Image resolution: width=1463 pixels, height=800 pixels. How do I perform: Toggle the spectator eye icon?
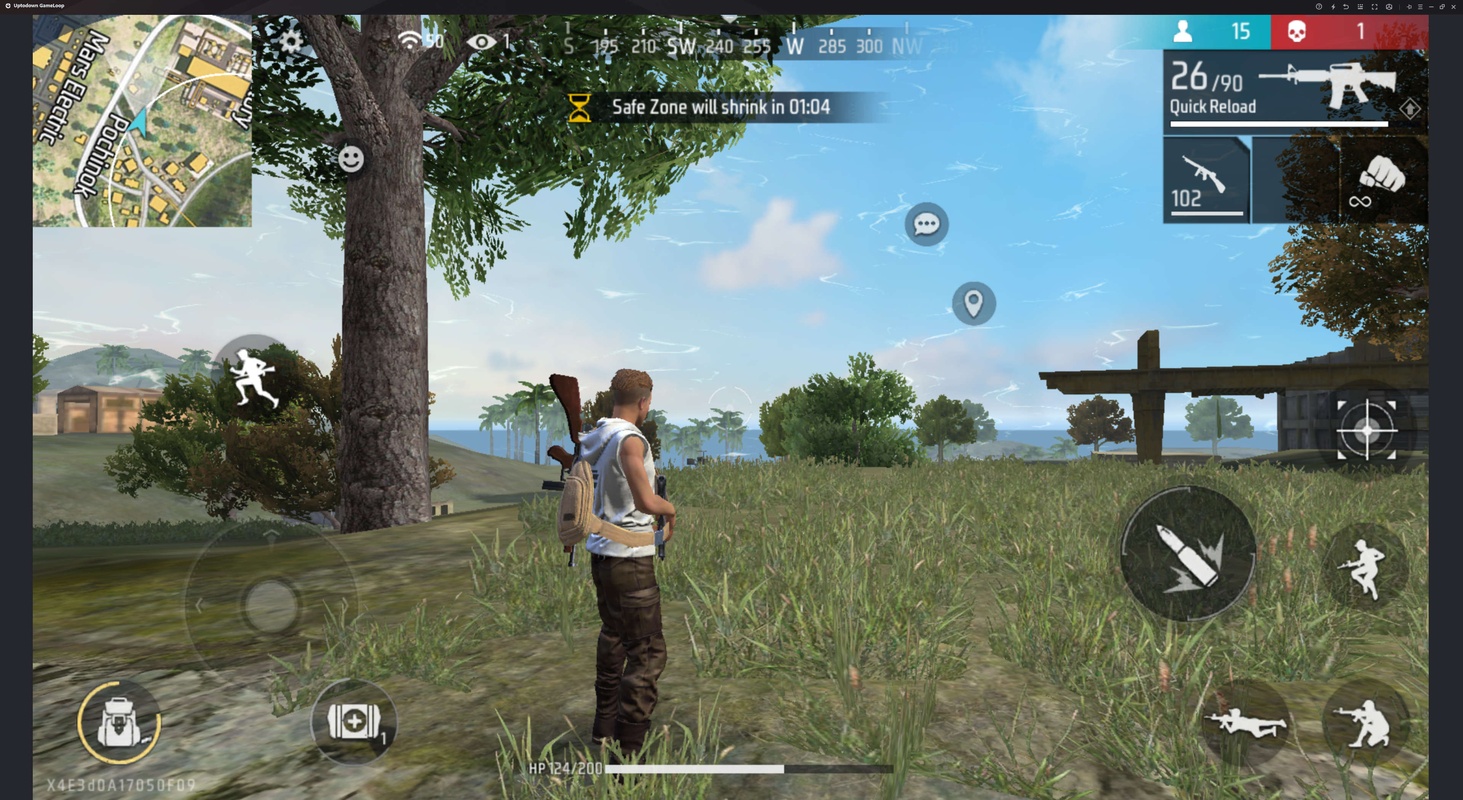481,42
